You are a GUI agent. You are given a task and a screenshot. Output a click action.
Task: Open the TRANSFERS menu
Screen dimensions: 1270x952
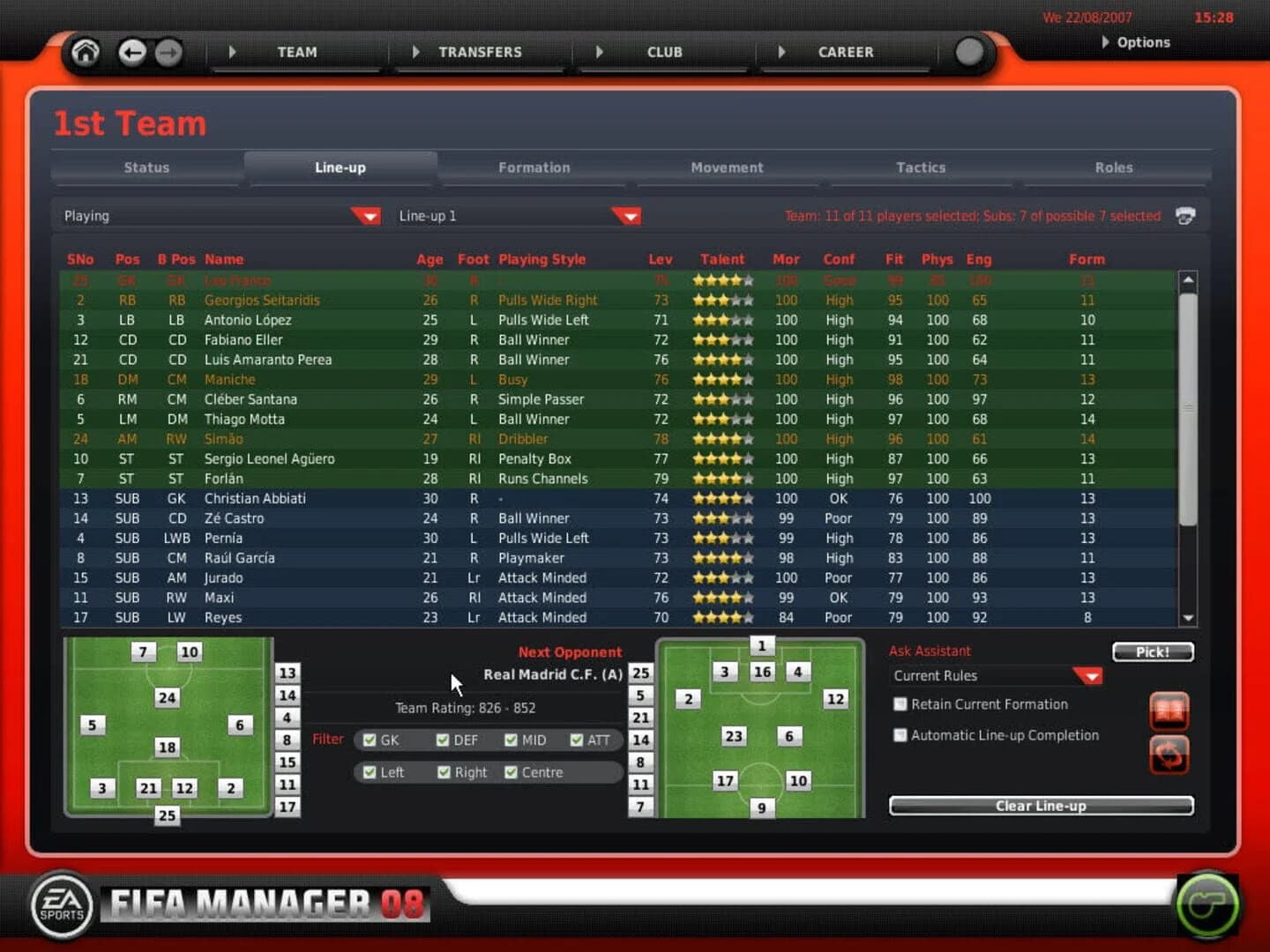tap(479, 52)
